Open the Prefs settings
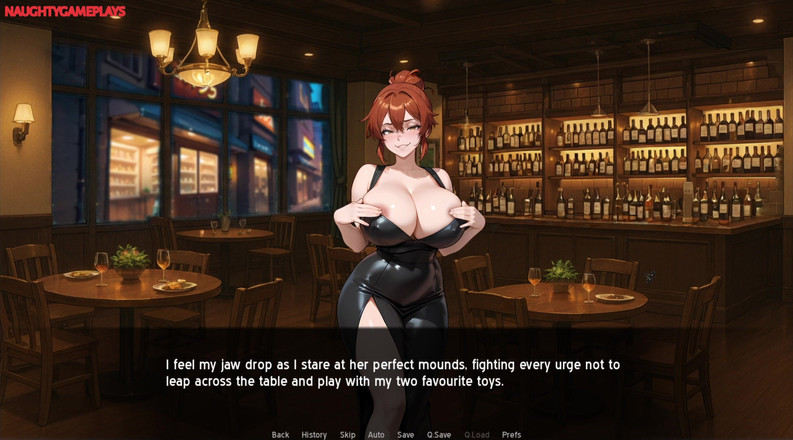This screenshot has width=793, height=440. pyautogui.click(x=511, y=435)
